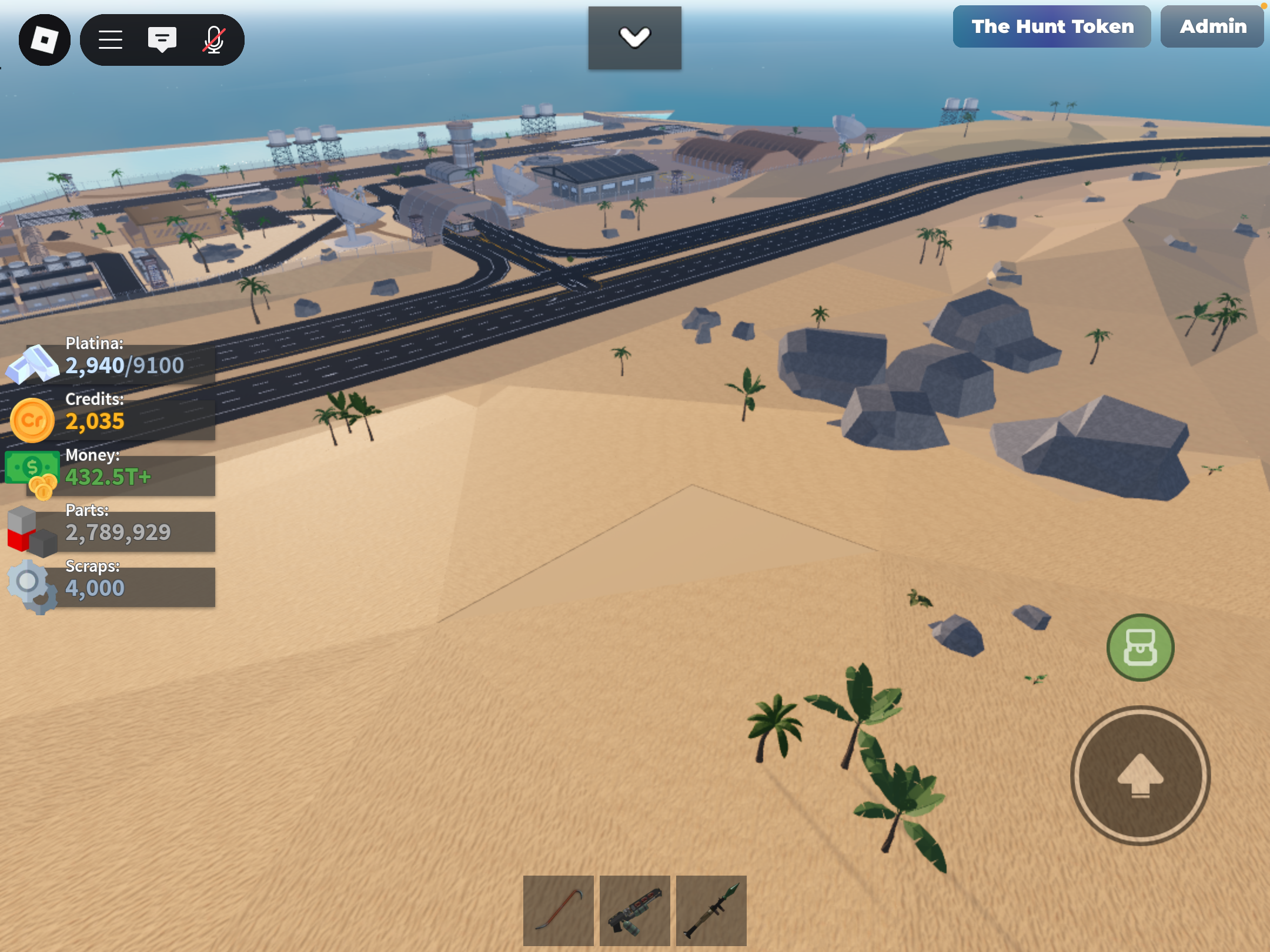Select the crowbar in the hotbar
The width and height of the screenshot is (1270, 952).
(x=558, y=910)
